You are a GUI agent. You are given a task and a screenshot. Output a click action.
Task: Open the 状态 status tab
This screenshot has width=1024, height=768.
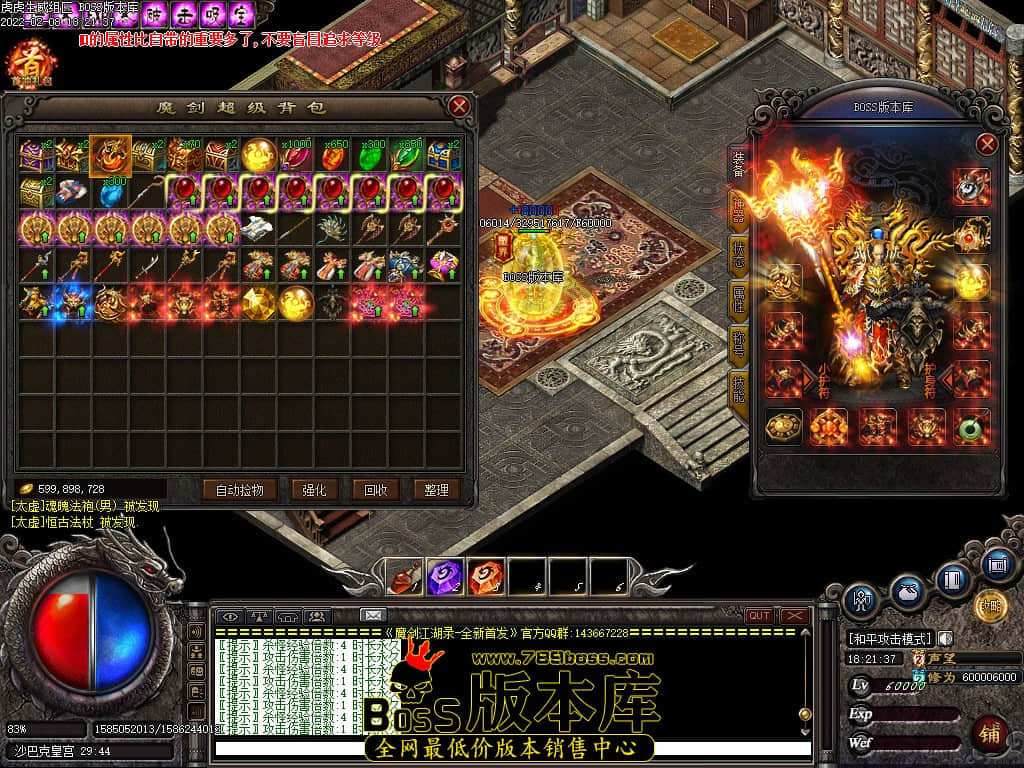pyautogui.click(x=739, y=253)
